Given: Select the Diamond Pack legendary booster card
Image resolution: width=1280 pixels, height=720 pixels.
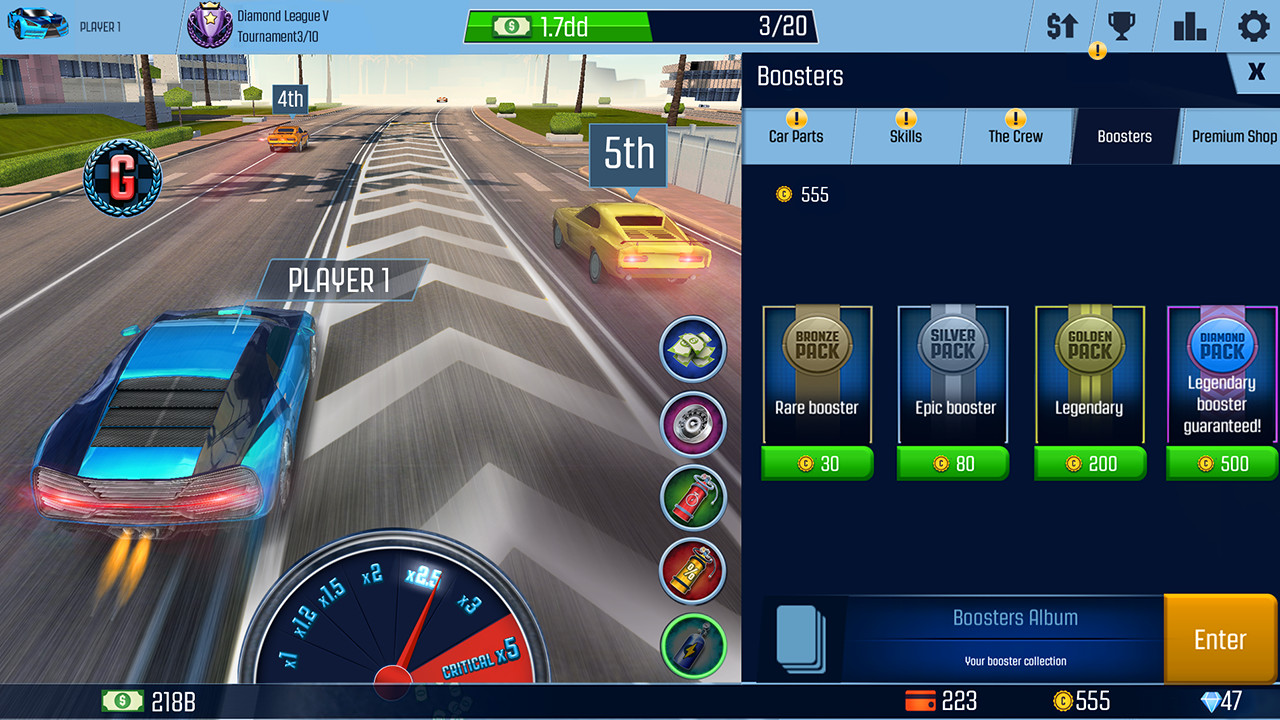Looking at the screenshot, I should tap(1221, 373).
